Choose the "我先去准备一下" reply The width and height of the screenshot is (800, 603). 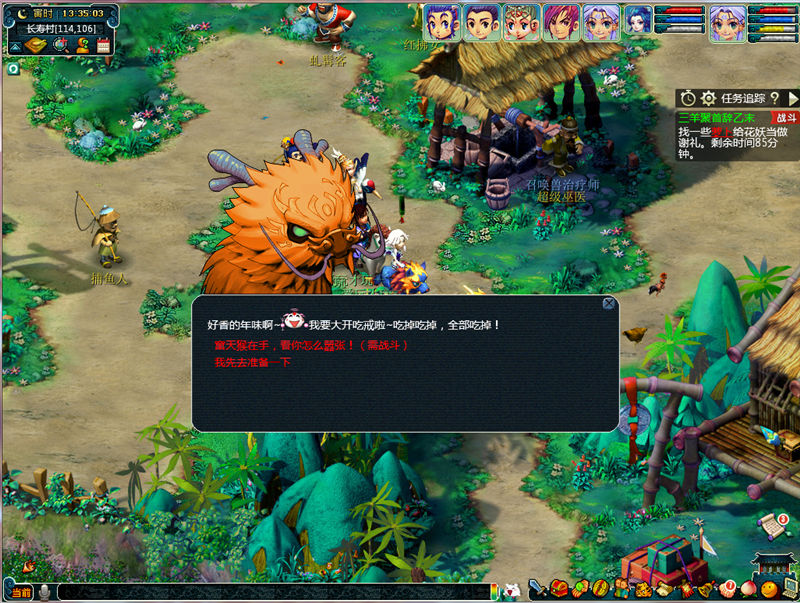[252, 363]
